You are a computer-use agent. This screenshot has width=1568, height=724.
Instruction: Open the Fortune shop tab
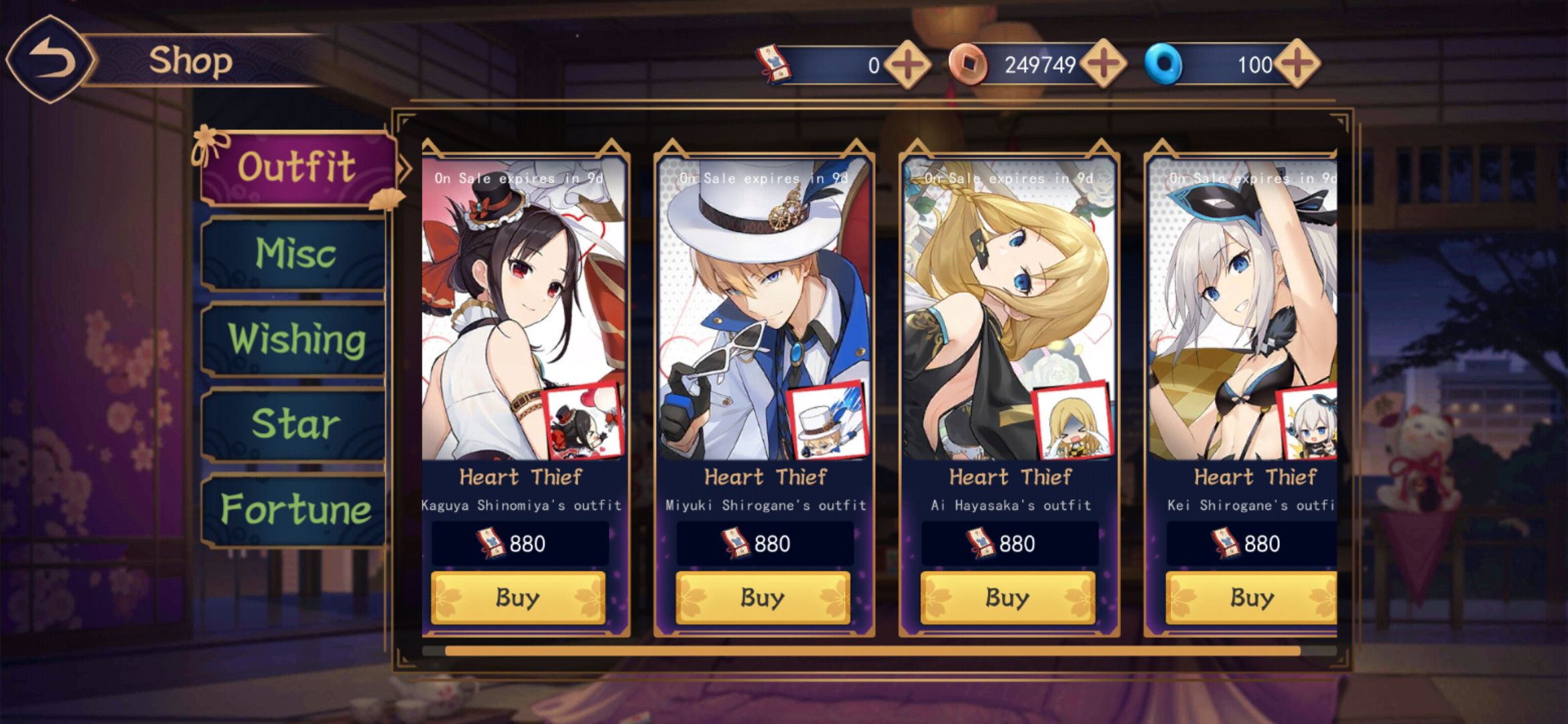tap(295, 509)
